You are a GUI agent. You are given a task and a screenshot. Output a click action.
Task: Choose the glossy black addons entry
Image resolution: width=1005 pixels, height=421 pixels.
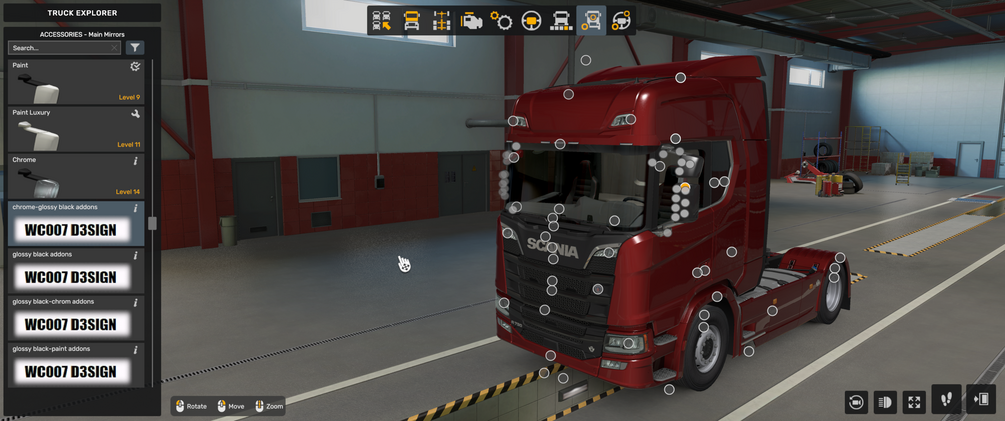pos(75,271)
